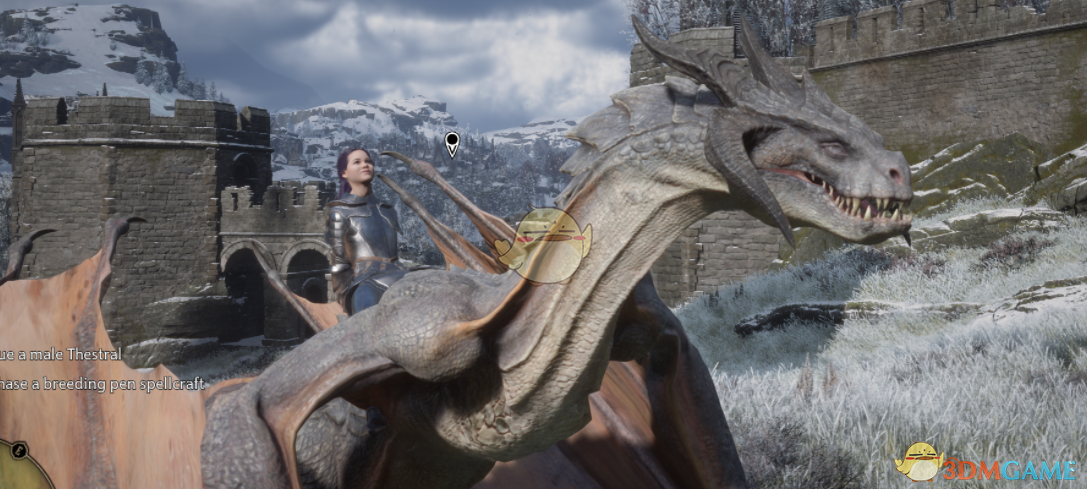Select the breeding pen spellcraft objective
Viewport: 1087px width, 489px height.
coord(101,383)
